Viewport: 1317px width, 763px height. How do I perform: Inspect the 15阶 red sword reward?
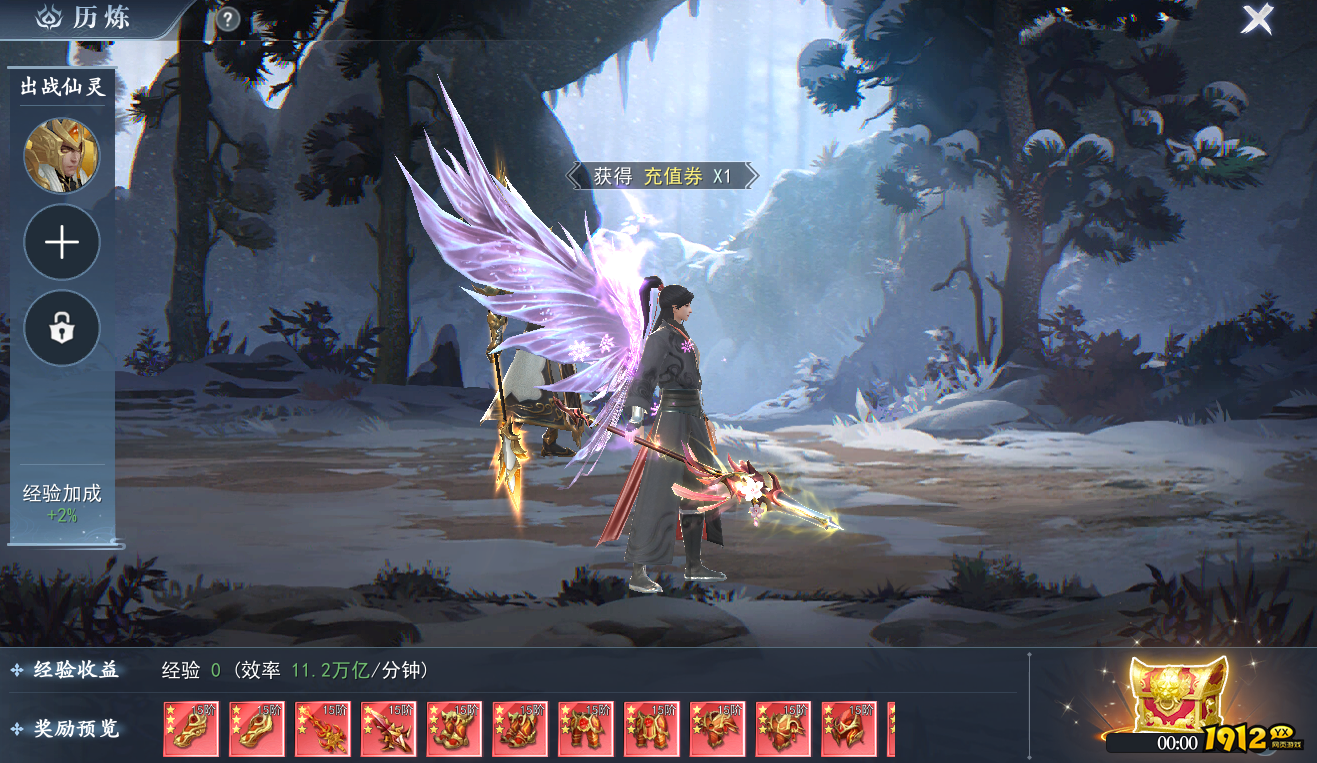[389, 729]
